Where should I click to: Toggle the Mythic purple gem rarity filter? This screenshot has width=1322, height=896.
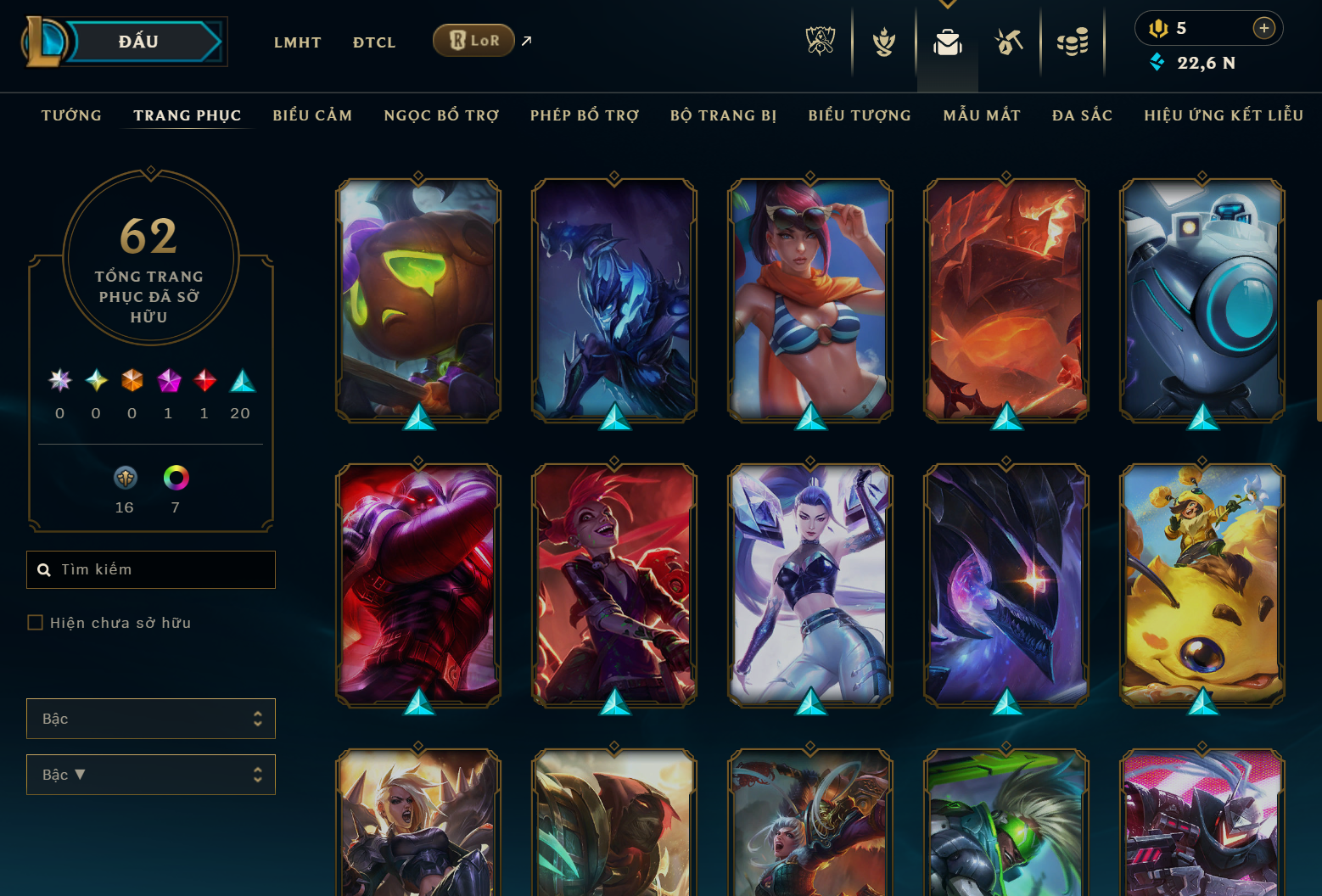pos(168,381)
